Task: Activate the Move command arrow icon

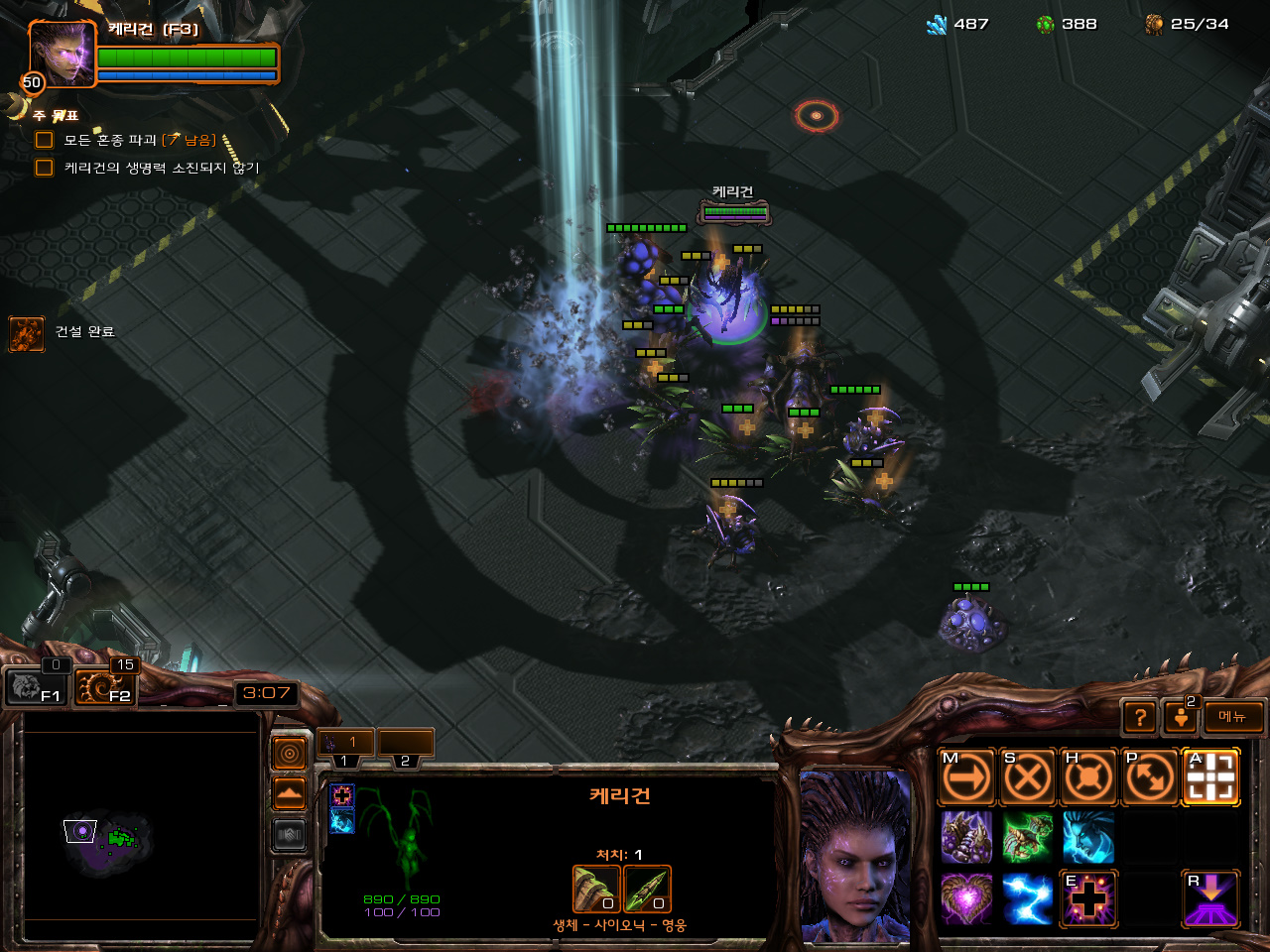Action: tap(965, 777)
